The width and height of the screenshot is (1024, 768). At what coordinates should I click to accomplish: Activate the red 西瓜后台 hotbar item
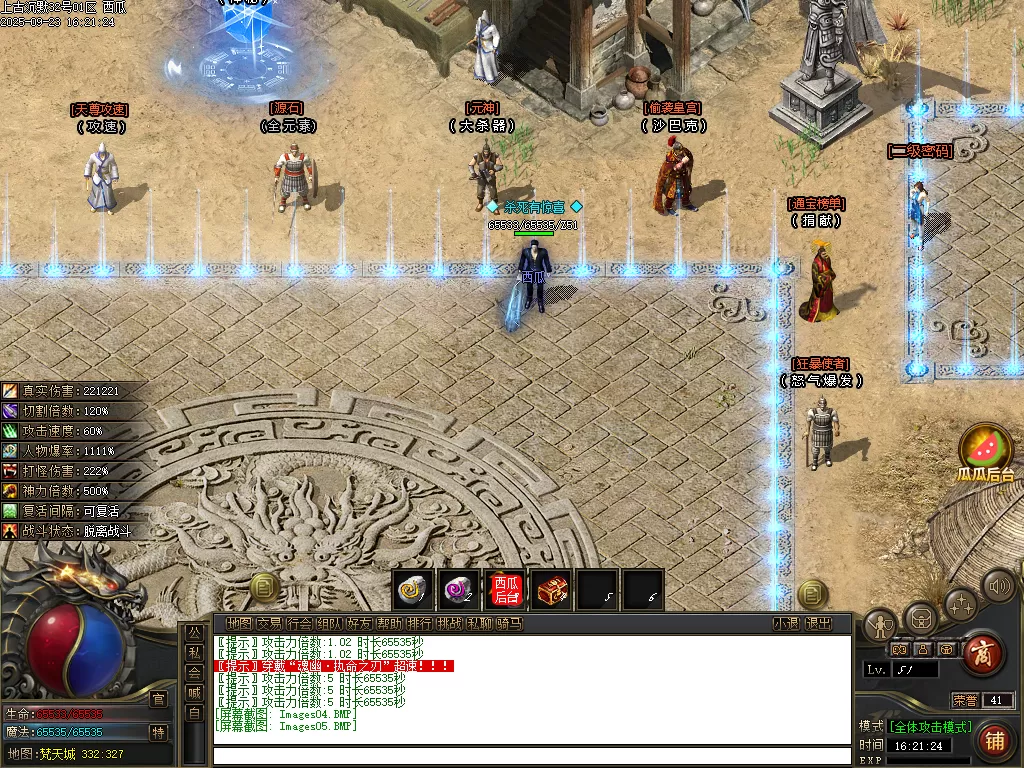[x=504, y=591]
